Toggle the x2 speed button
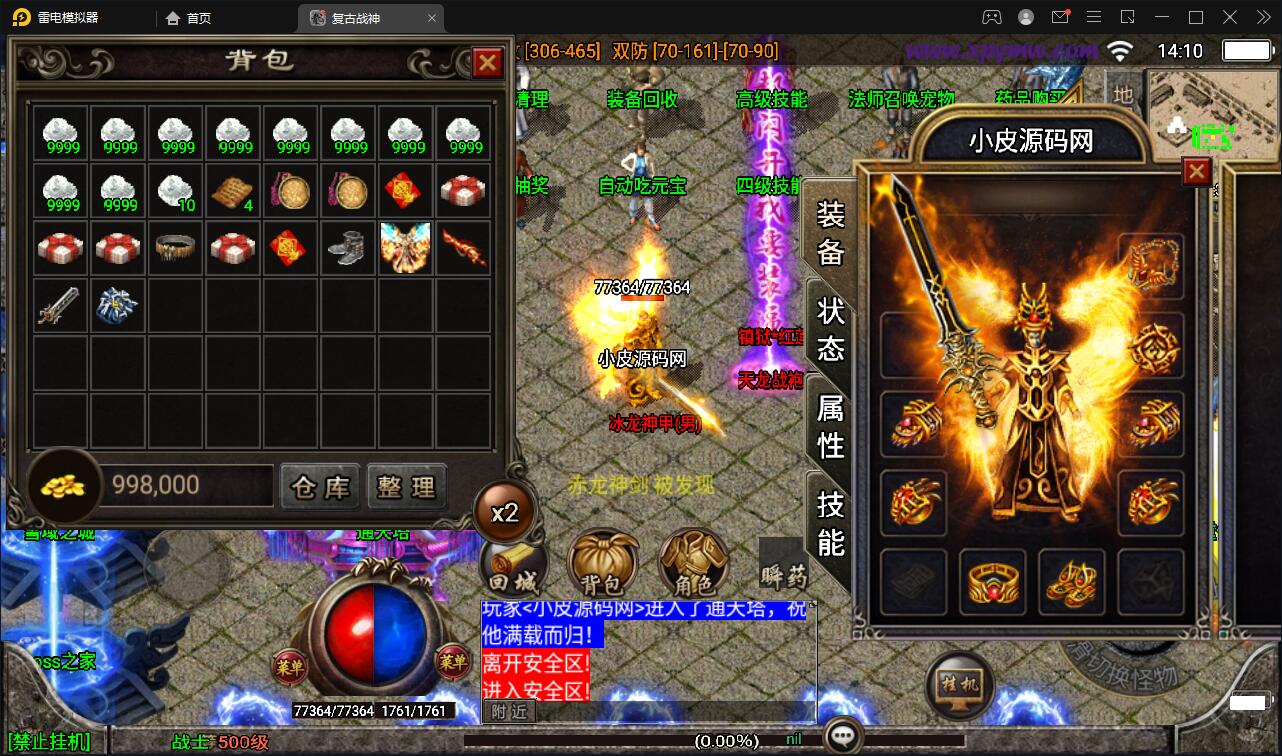 click(505, 512)
